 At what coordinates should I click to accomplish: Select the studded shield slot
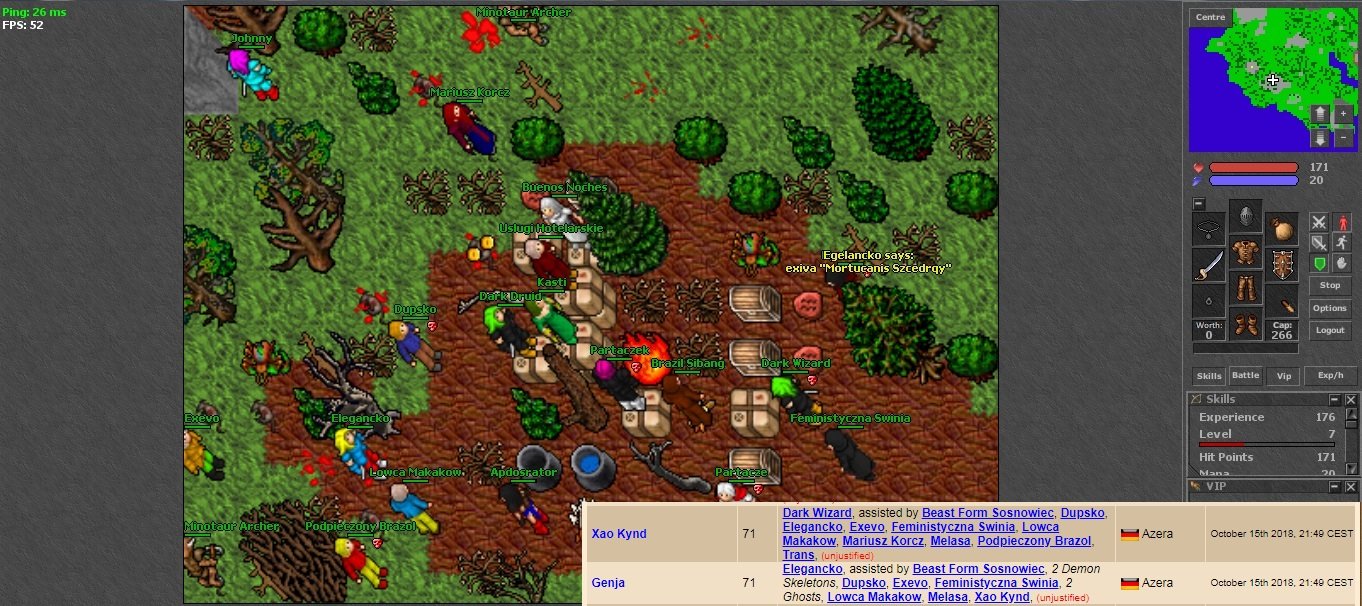click(x=1281, y=265)
